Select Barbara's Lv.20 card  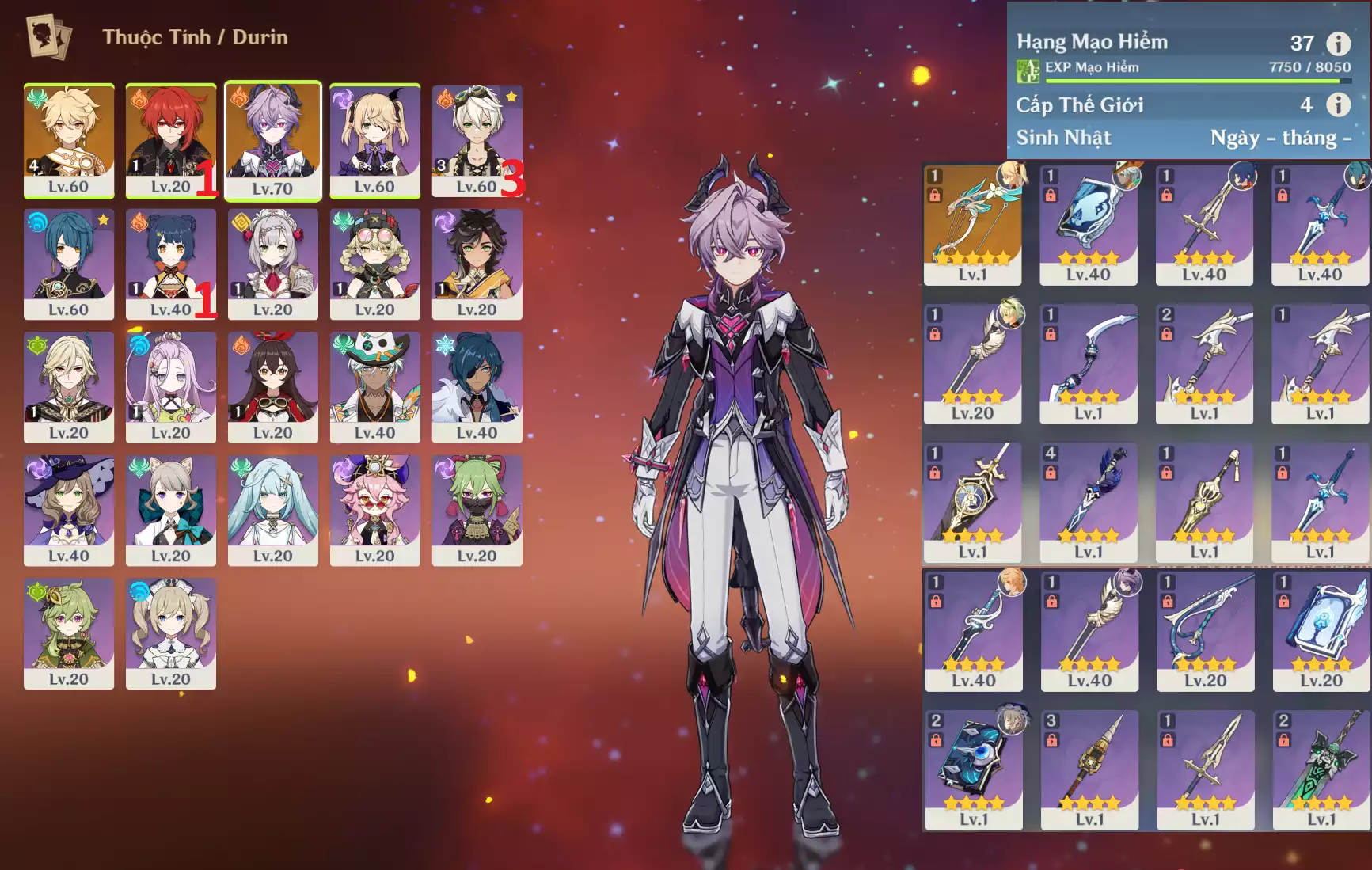[170, 633]
